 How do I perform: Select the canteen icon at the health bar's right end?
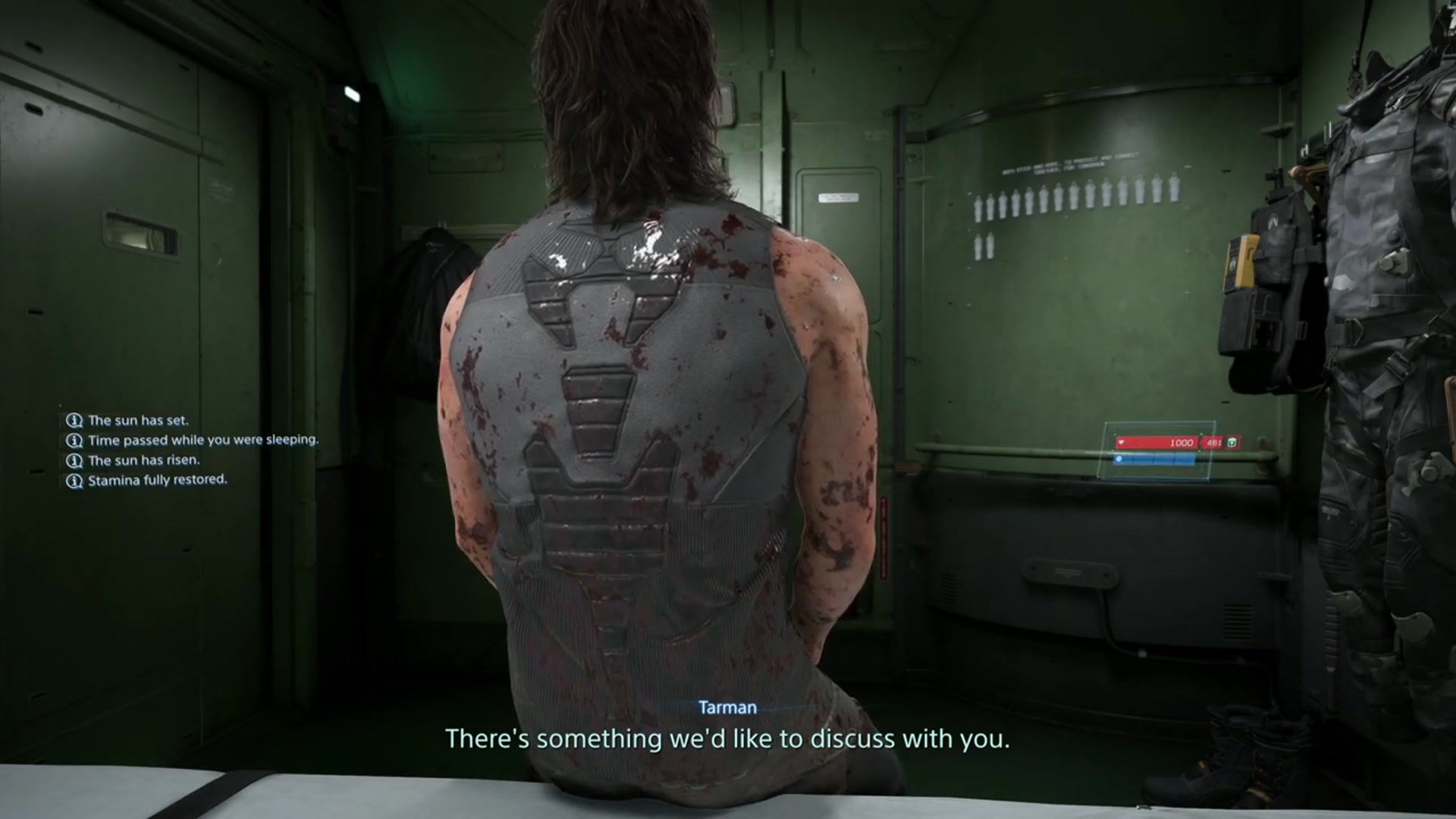1232,443
